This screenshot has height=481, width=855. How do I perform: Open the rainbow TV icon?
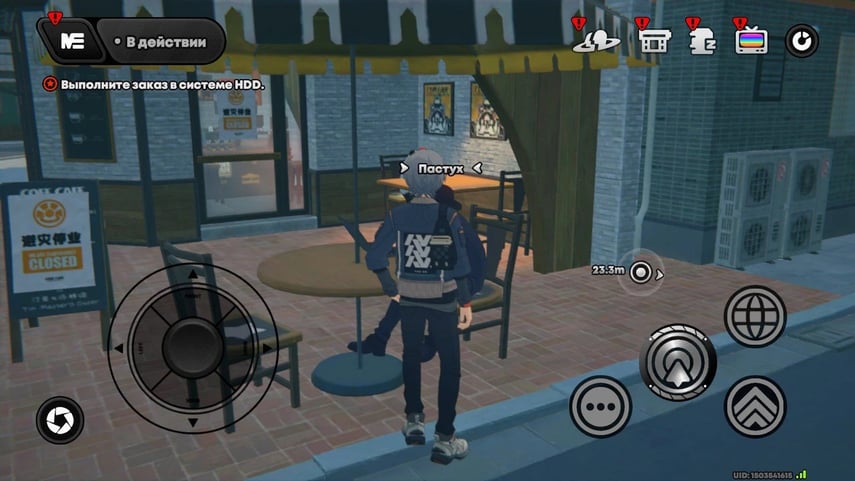[751, 41]
